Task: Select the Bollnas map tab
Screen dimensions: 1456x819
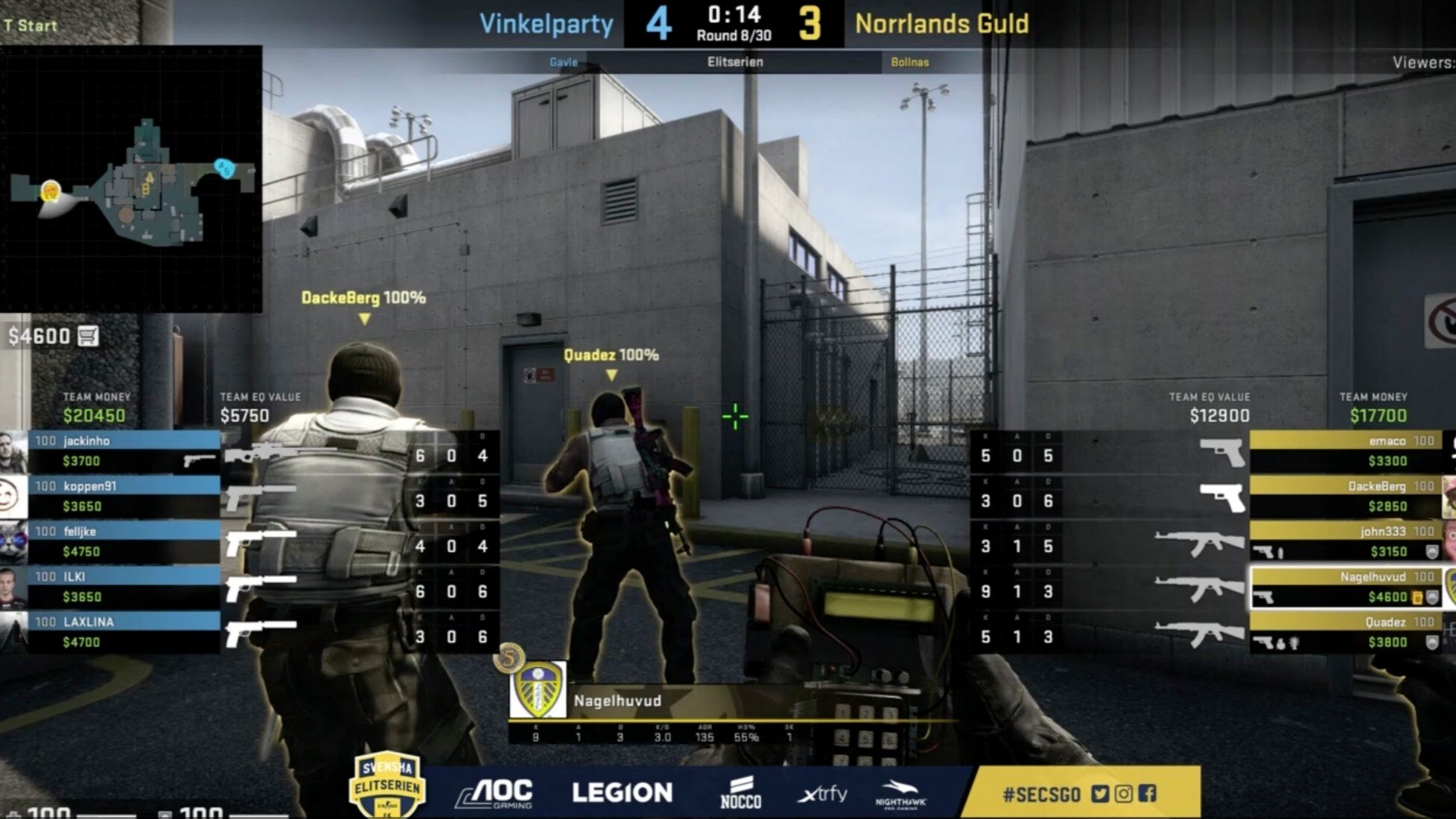Action: pyautogui.click(x=910, y=63)
